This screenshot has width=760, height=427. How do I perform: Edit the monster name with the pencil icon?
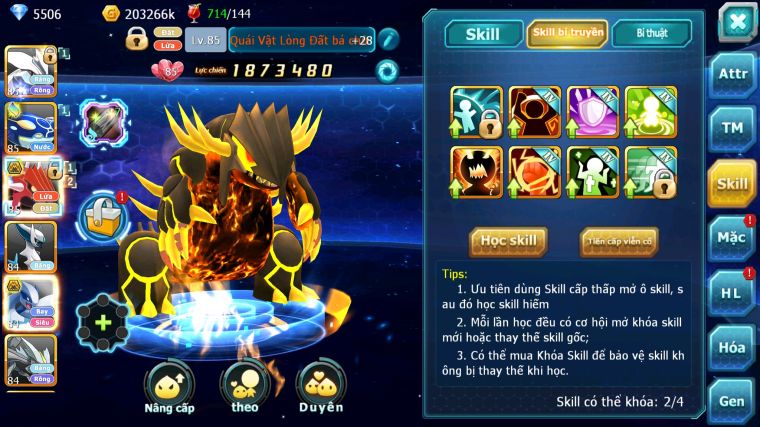pyautogui.click(x=389, y=39)
